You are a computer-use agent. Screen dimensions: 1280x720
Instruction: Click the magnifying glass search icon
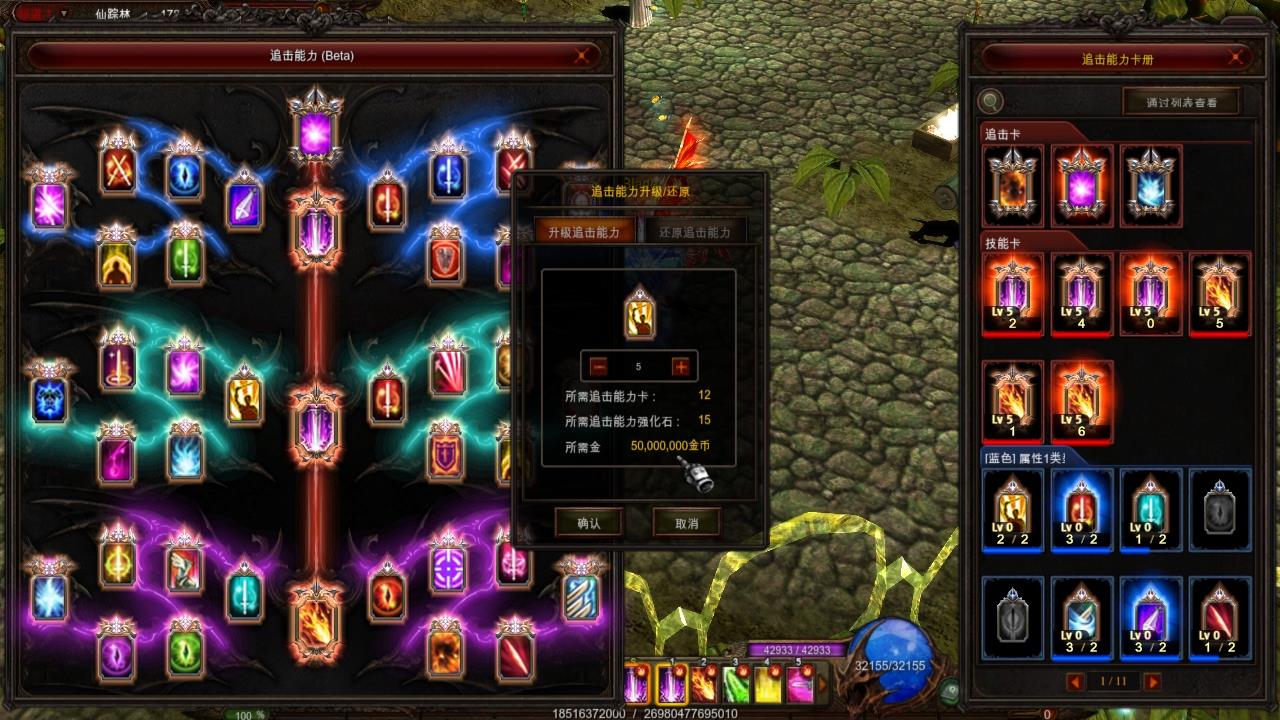click(x=991, y=101)
